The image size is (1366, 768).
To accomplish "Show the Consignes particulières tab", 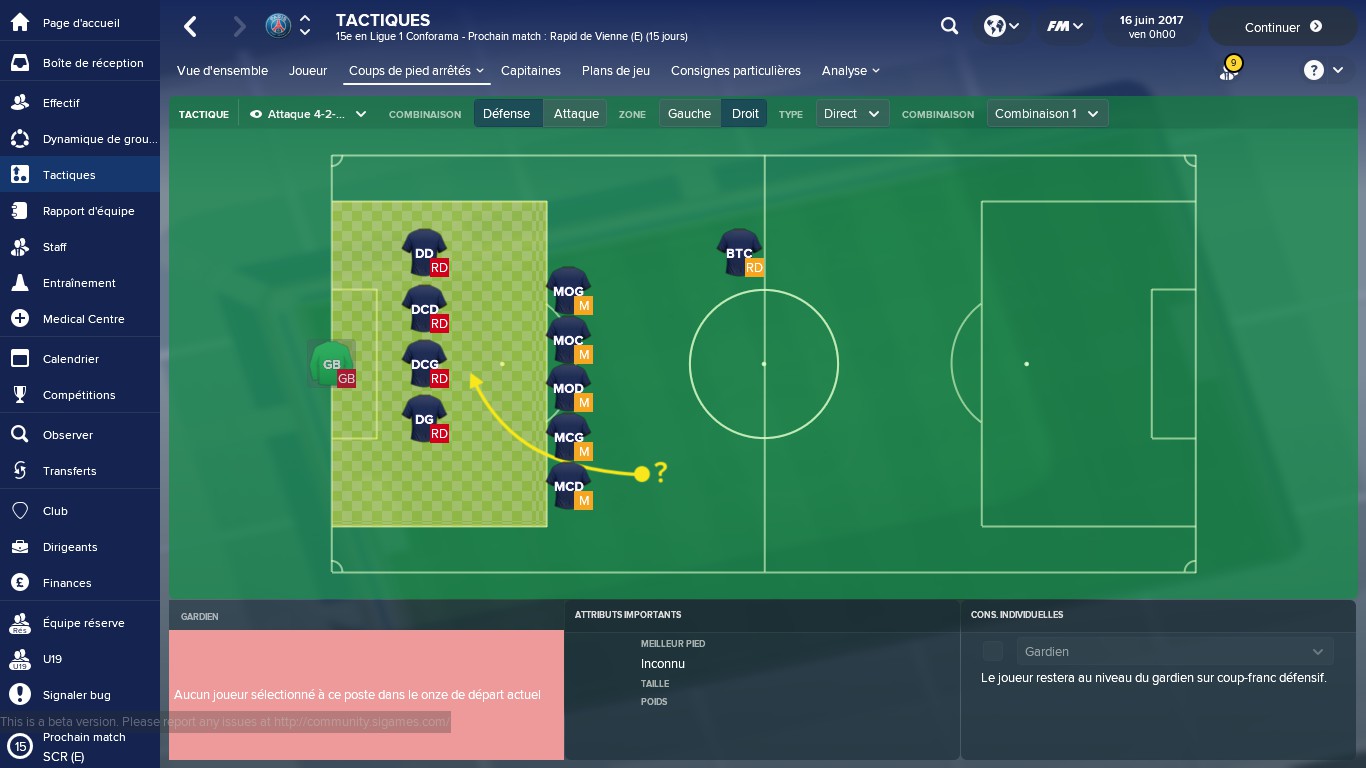I will pos(735,71).
